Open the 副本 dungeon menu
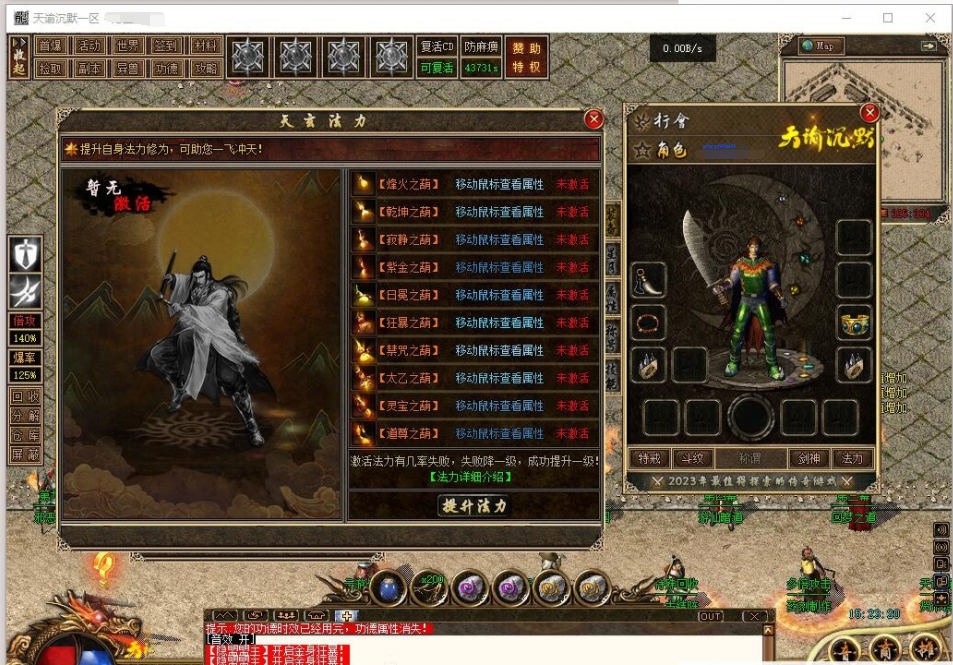This screenshot has width=953, height=665. point(89,68)
